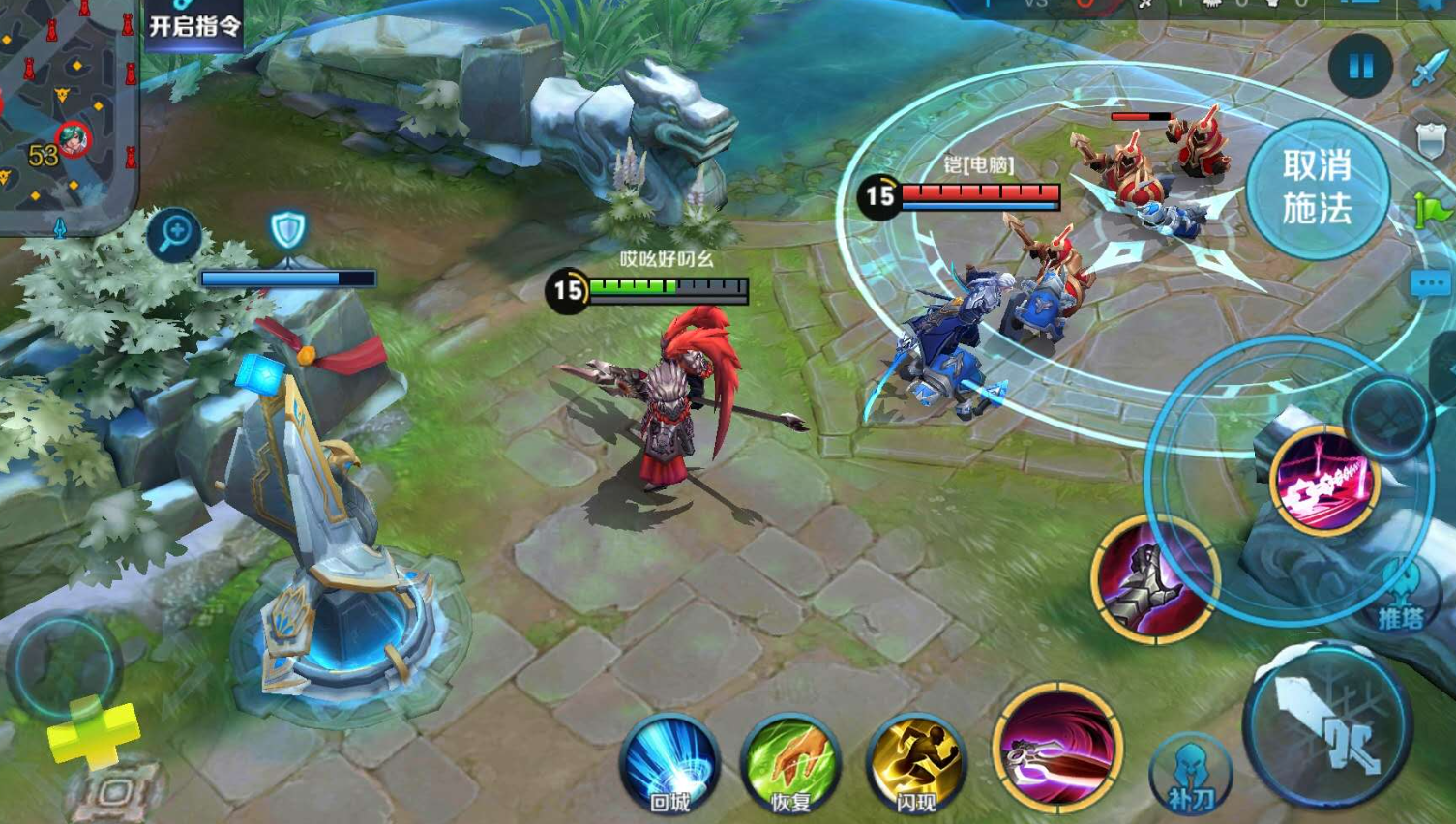Activate the armored gauntlet skill

tap(1154, 577)
